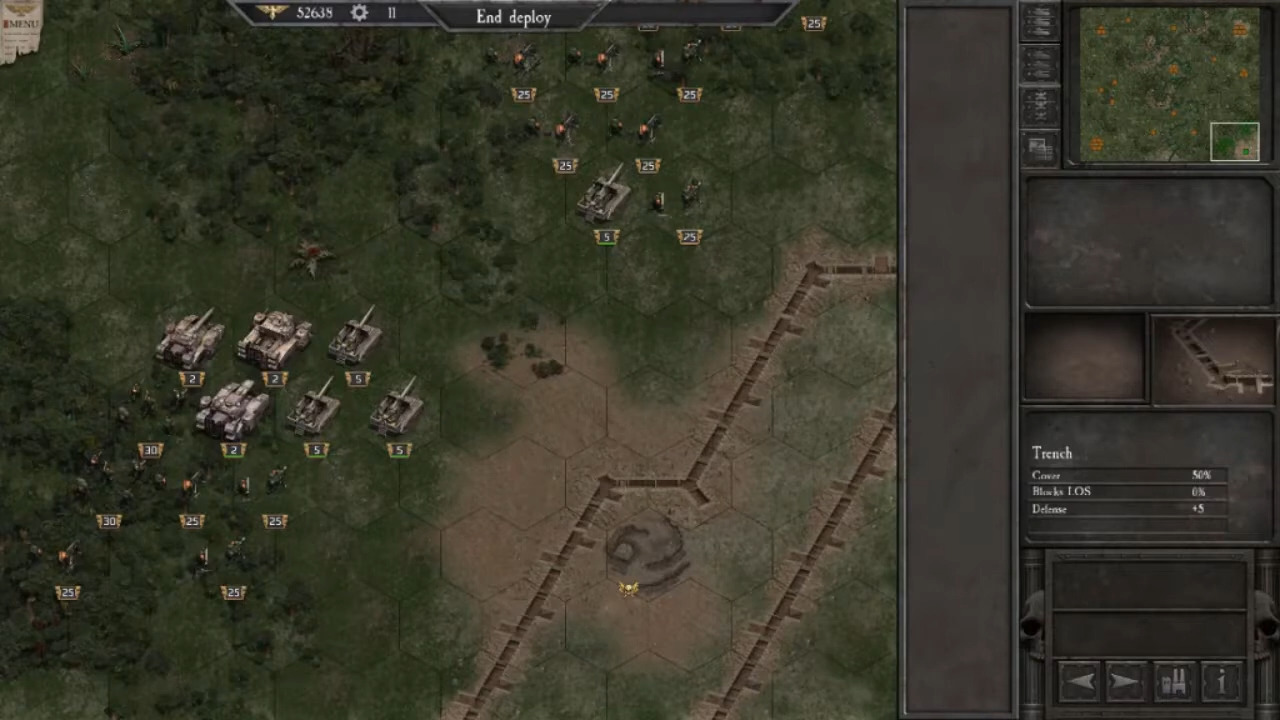Select the next unit with the right arrow icon
This screenshot has width=1280, height=720.
1124,681
